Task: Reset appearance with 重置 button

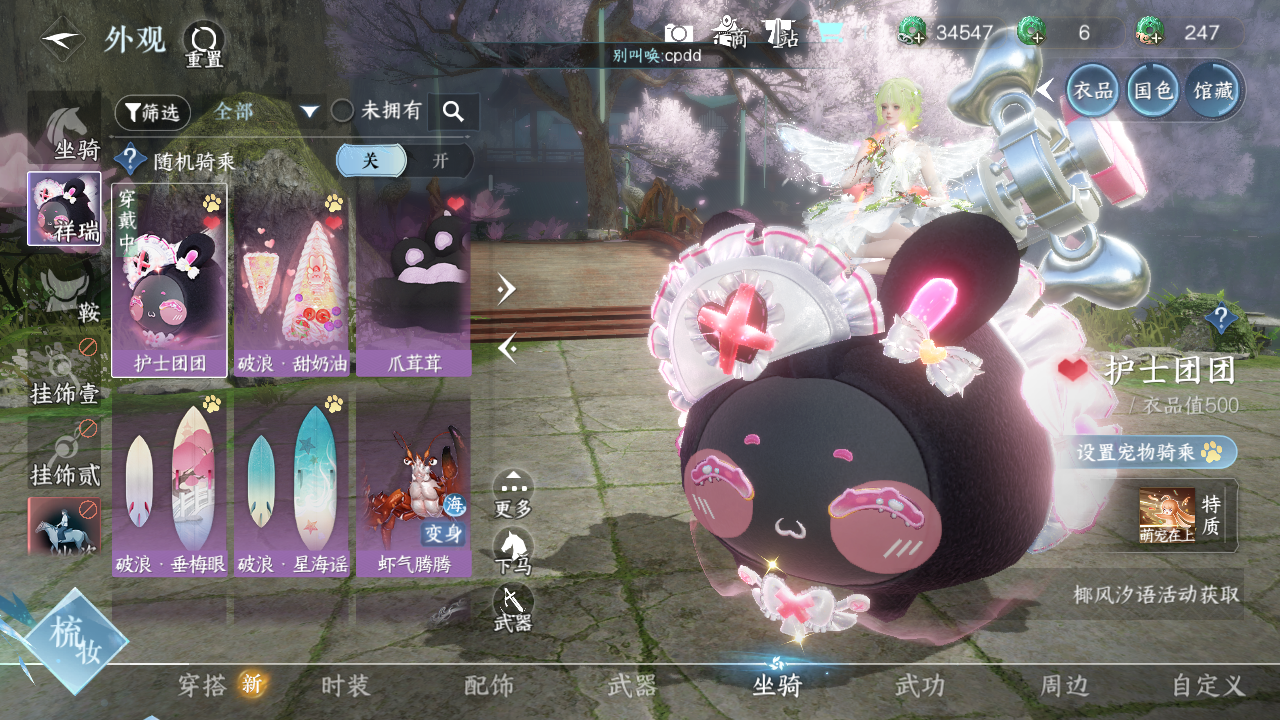Action: tap(203, 44)
